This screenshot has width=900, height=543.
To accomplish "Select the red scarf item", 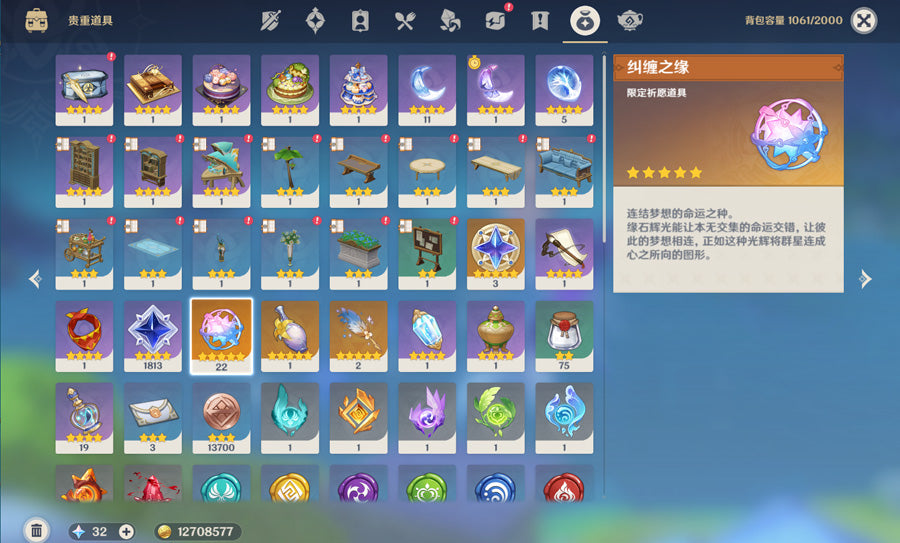I will point(84,335).
